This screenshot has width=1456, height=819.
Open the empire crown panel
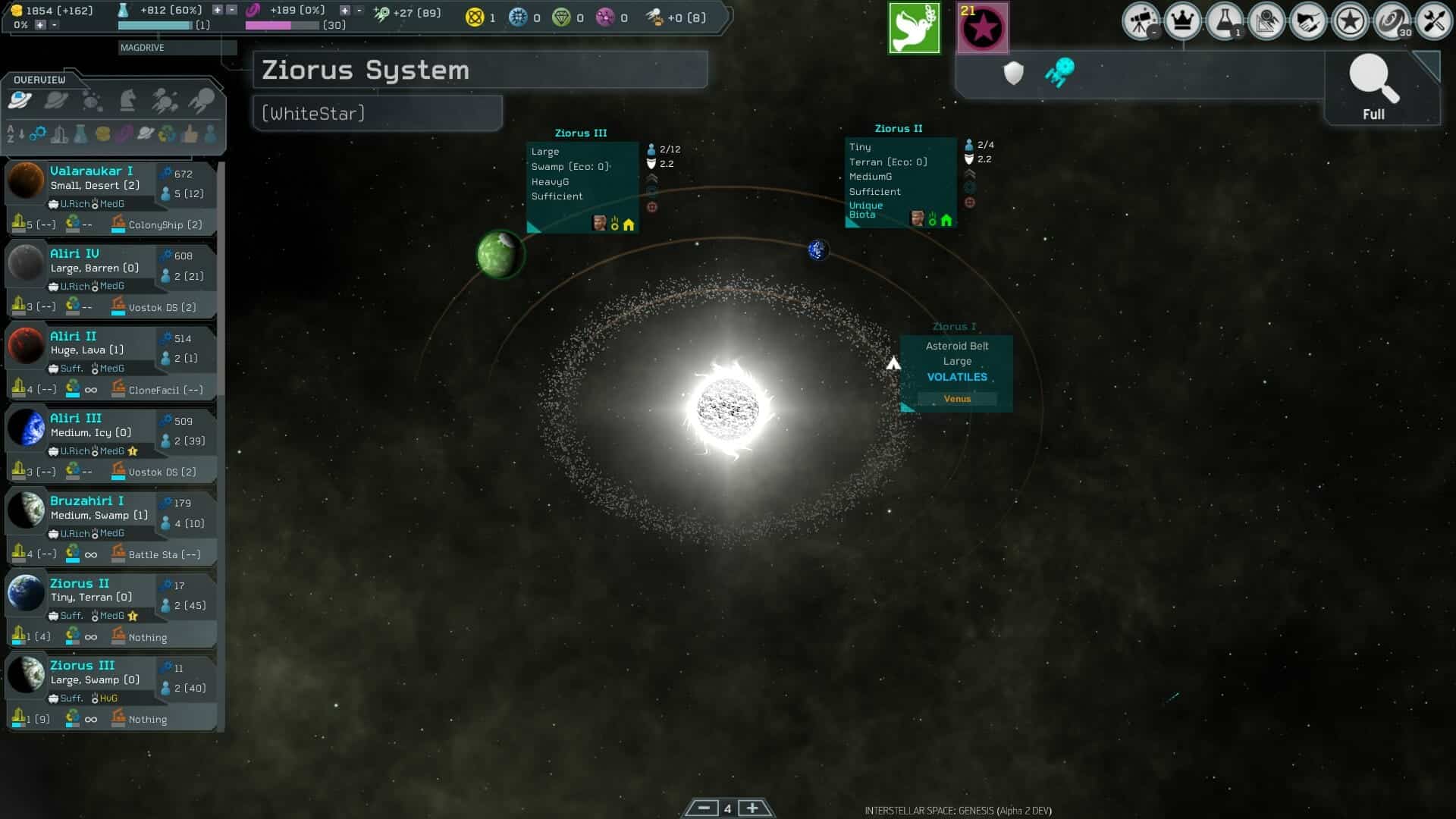[1183, 21]
